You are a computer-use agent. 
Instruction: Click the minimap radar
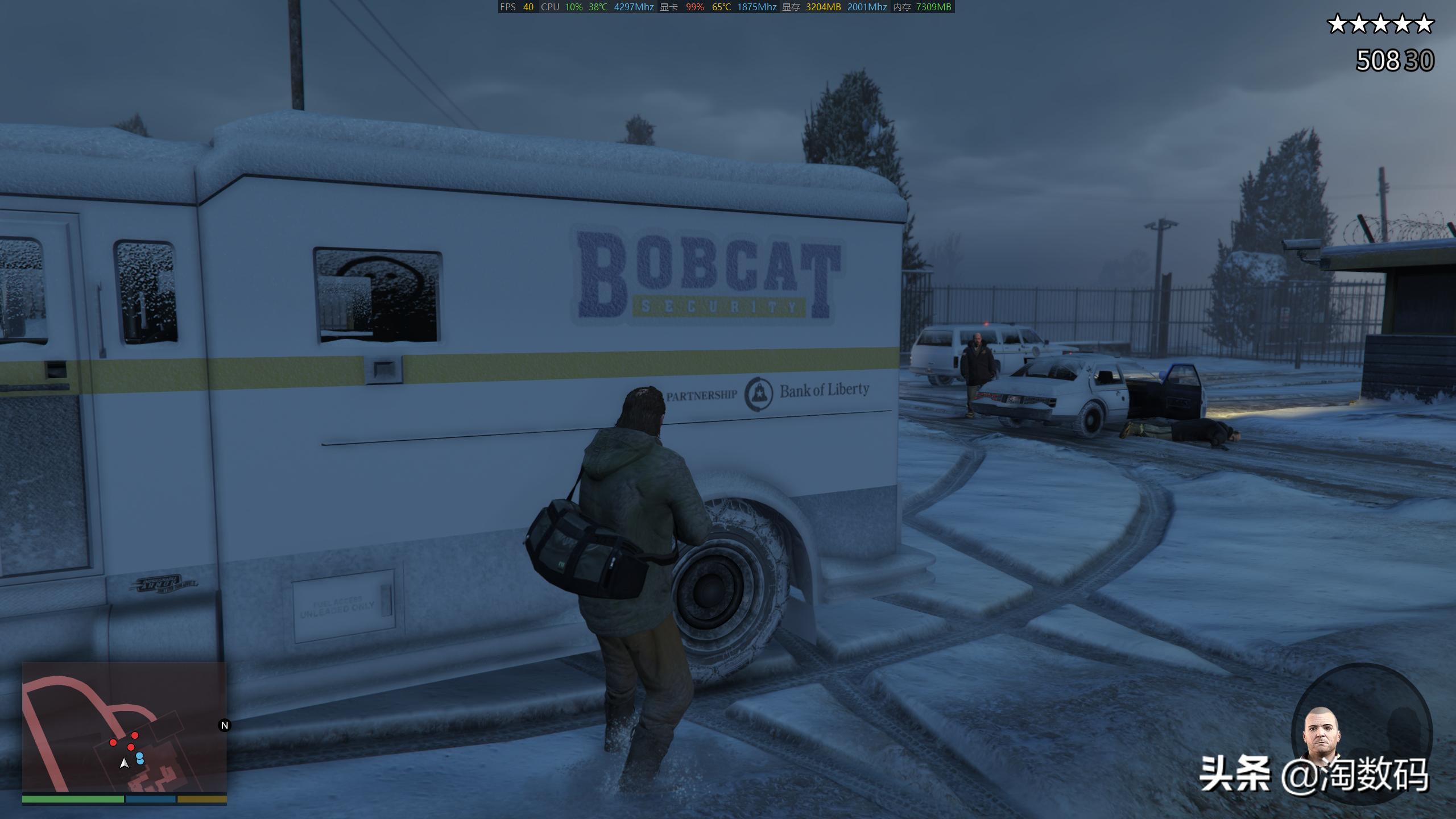pos(124,727)
